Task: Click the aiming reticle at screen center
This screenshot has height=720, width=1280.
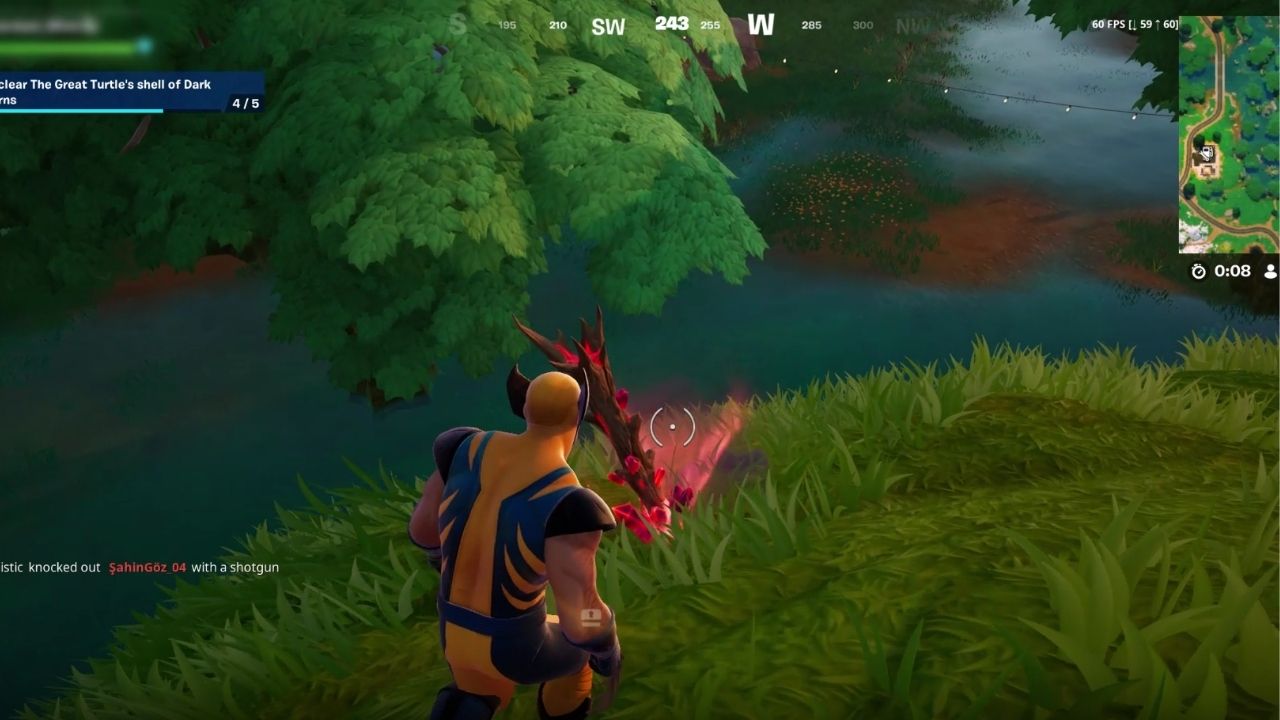Action: coord(672,427)
